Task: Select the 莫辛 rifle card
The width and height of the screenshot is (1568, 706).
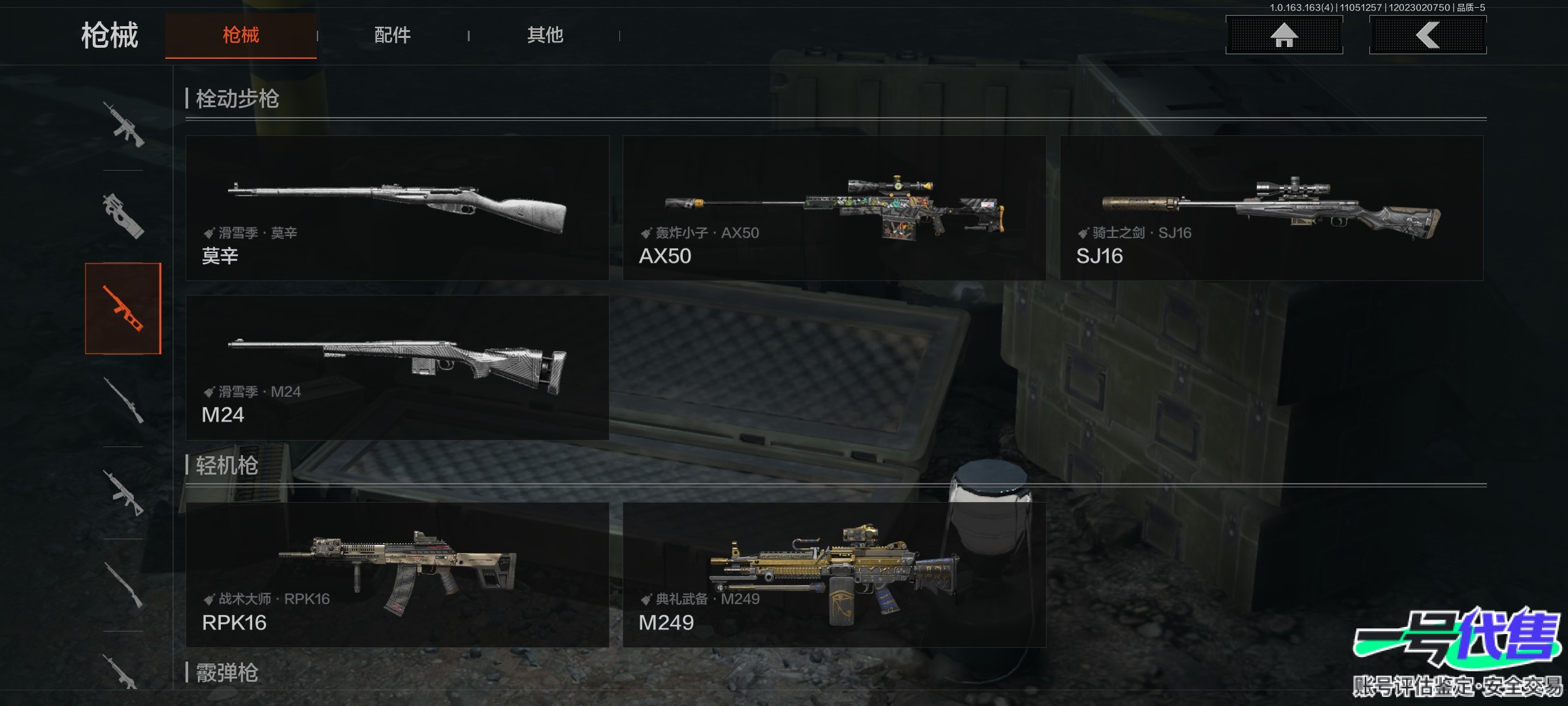Action: 397,208
